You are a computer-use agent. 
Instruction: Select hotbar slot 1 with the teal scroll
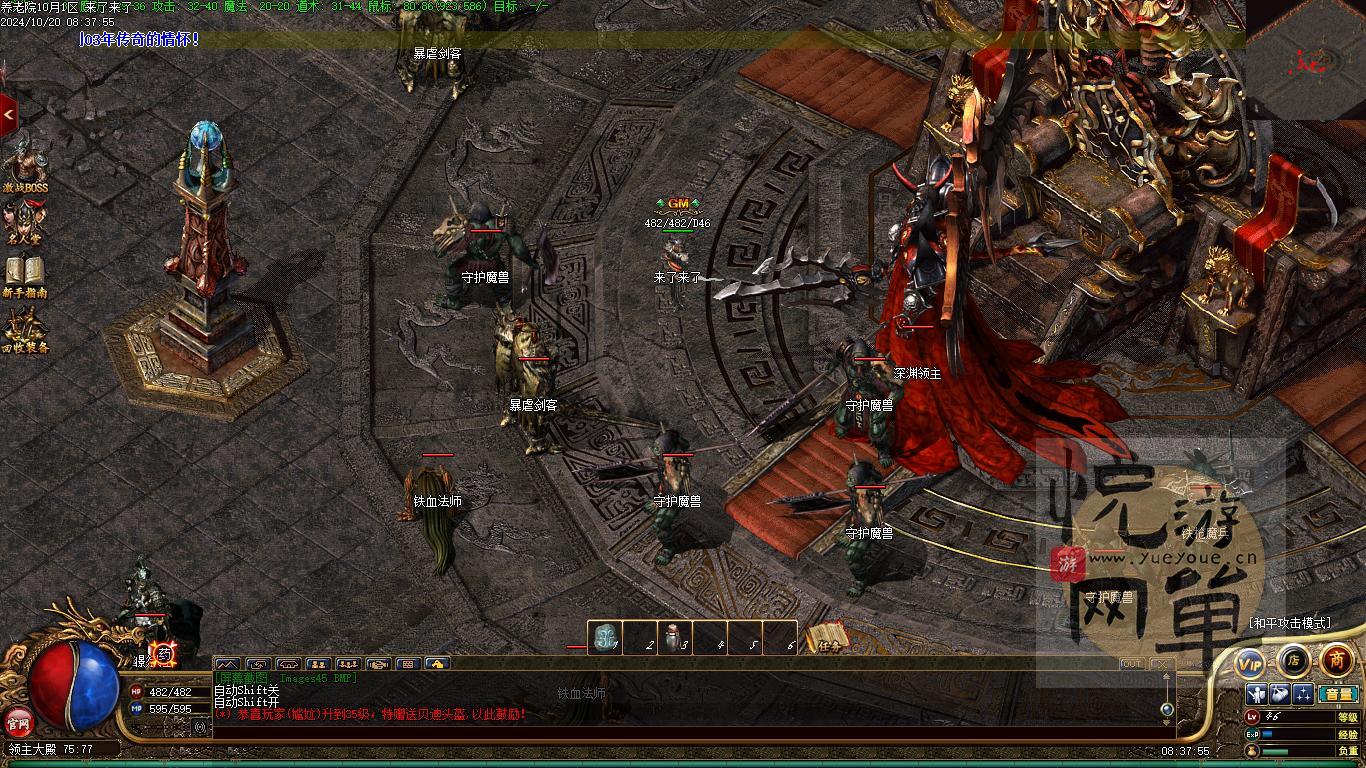604,637
